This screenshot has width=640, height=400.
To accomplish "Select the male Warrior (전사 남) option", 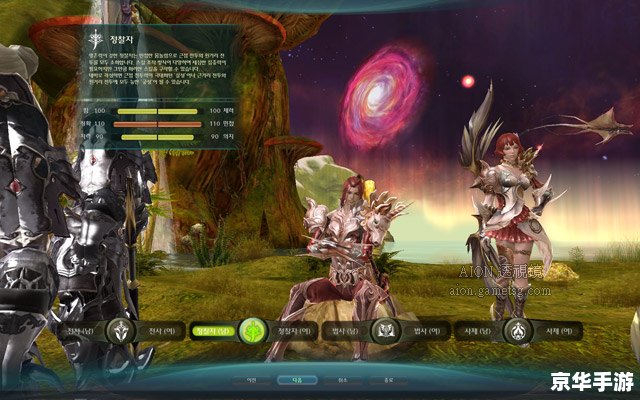I will 78,330.
